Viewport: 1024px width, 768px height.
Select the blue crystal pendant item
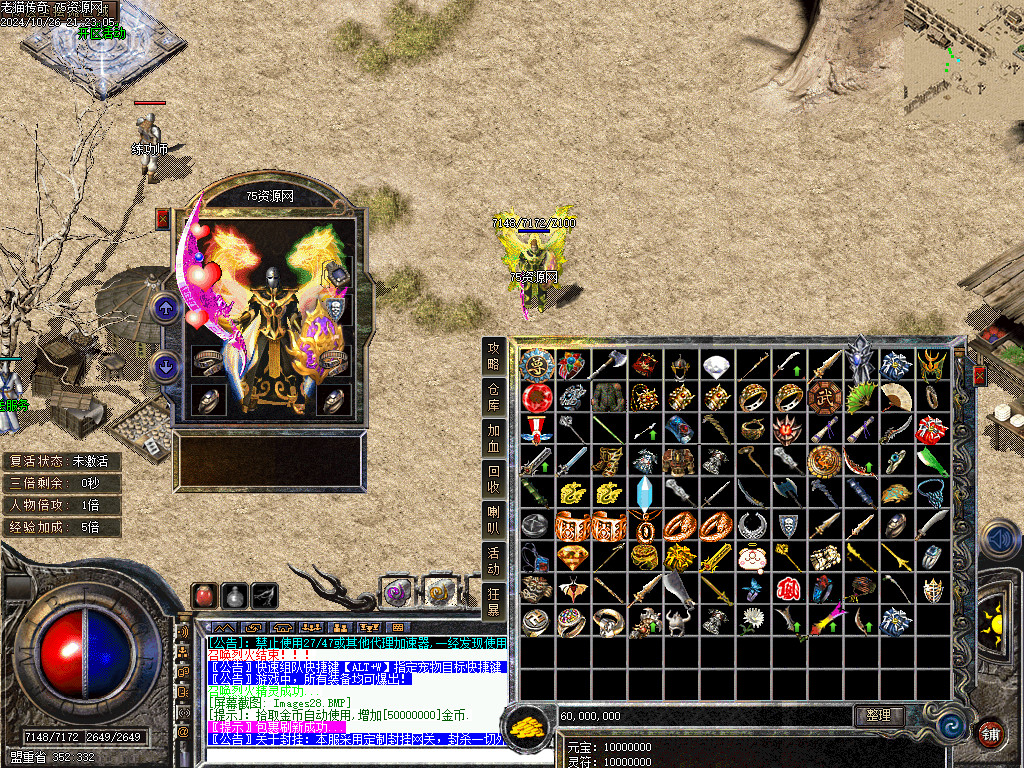click(x=643, y=493)
